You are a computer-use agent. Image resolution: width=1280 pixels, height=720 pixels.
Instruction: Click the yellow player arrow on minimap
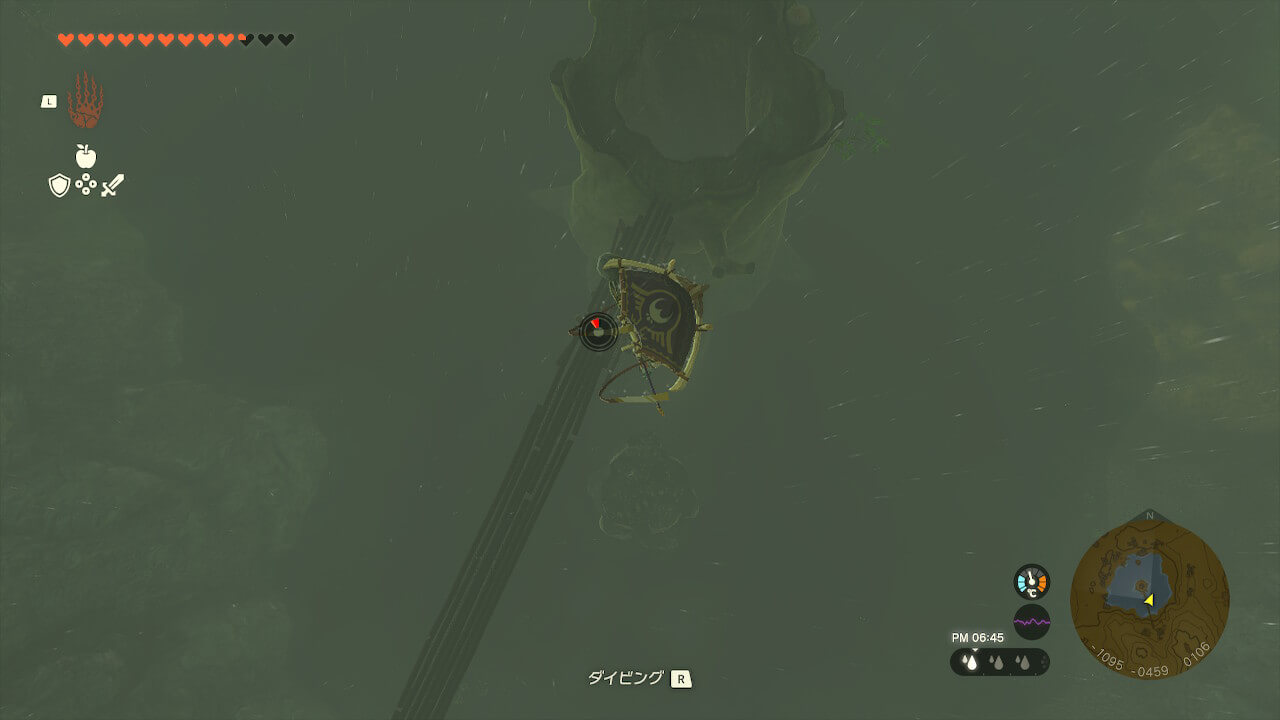pos(1149,600)
